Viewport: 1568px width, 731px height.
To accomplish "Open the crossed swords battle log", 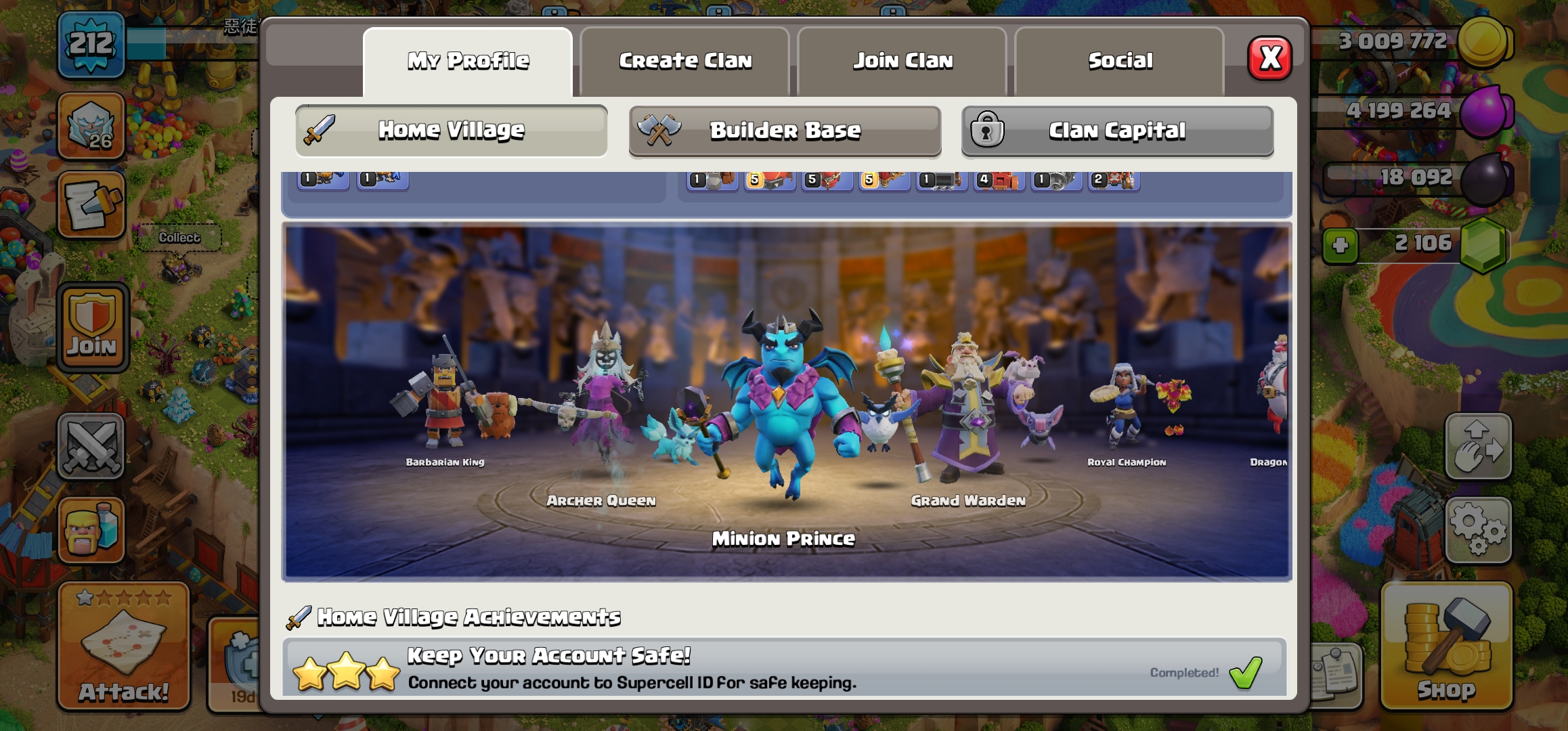I will point(91,446).
